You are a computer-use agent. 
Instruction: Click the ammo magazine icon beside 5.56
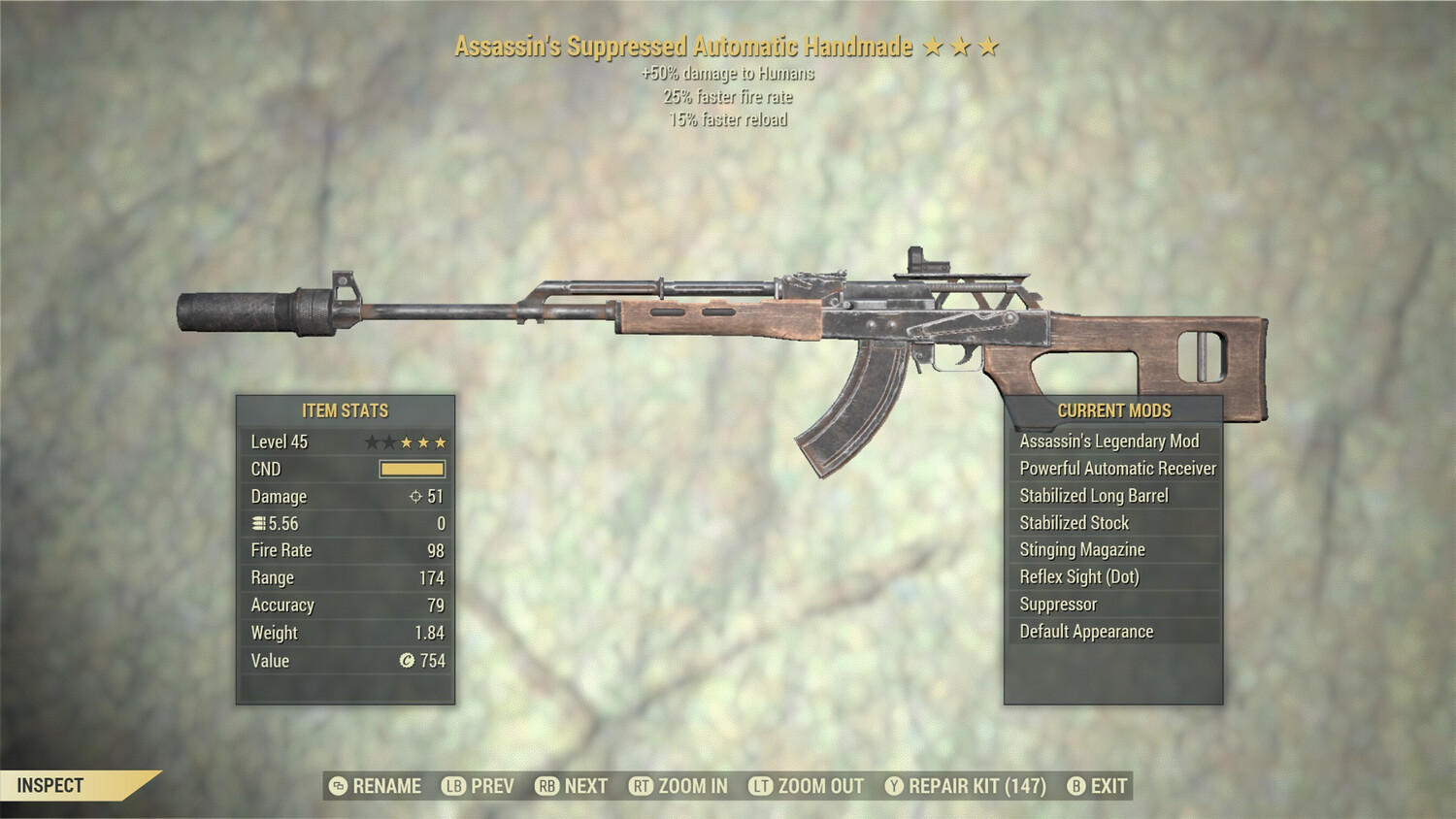click(x=260, y=523)
